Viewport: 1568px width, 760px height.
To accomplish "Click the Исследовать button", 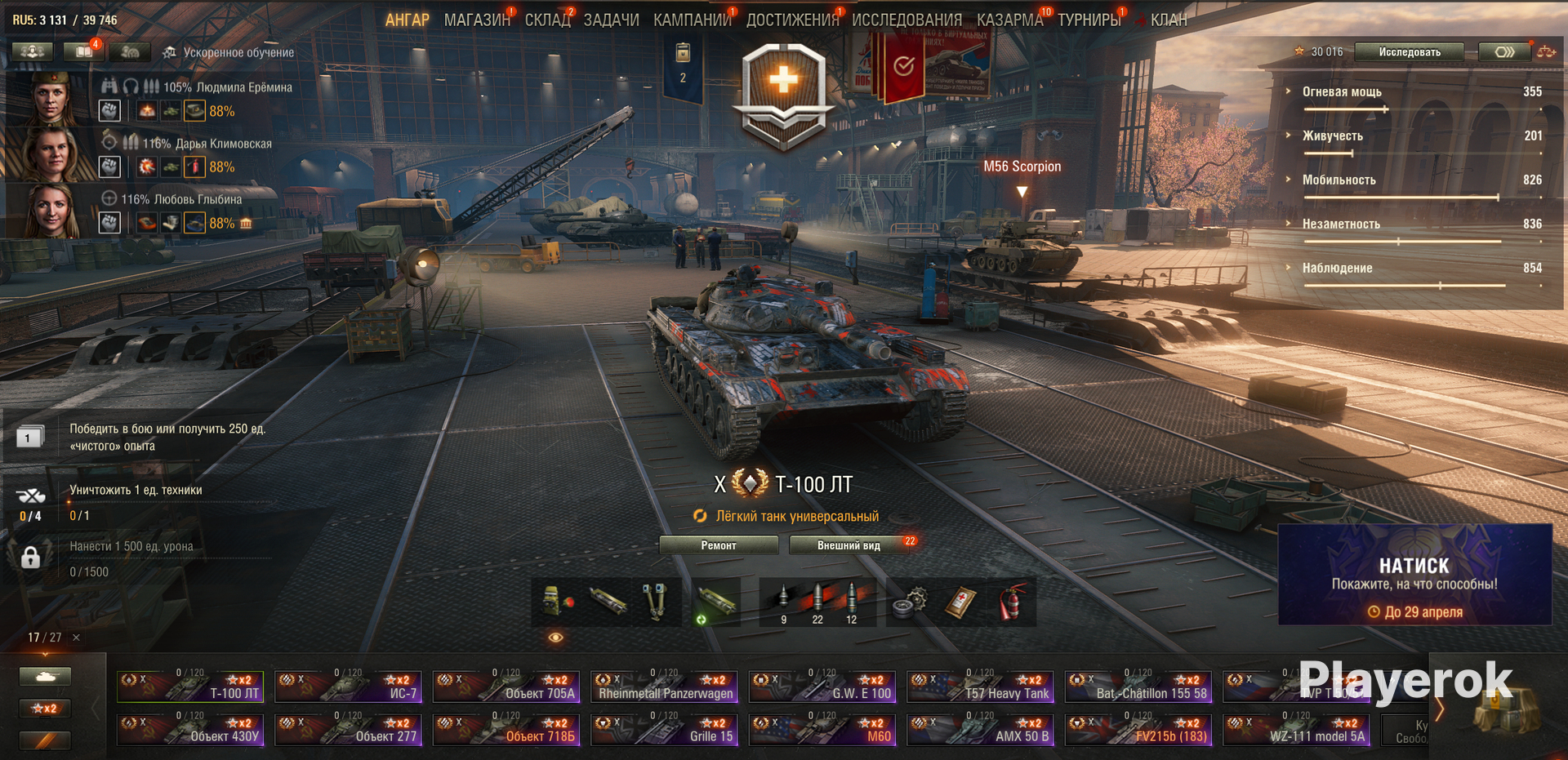I will click(1410, 52).
